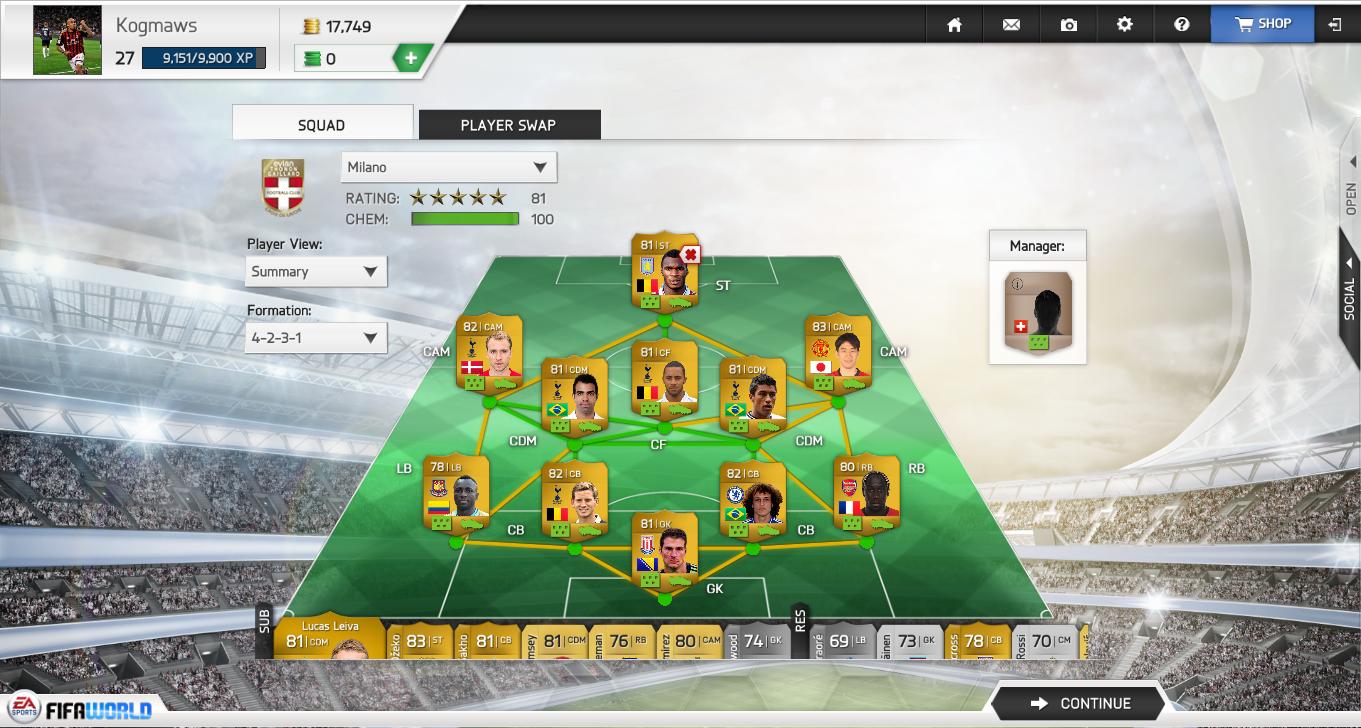Image resolution: width=1361 pixels, height=728 pixels.
Task: Open the Milano squad name dropdown
Action: (448, 167)
